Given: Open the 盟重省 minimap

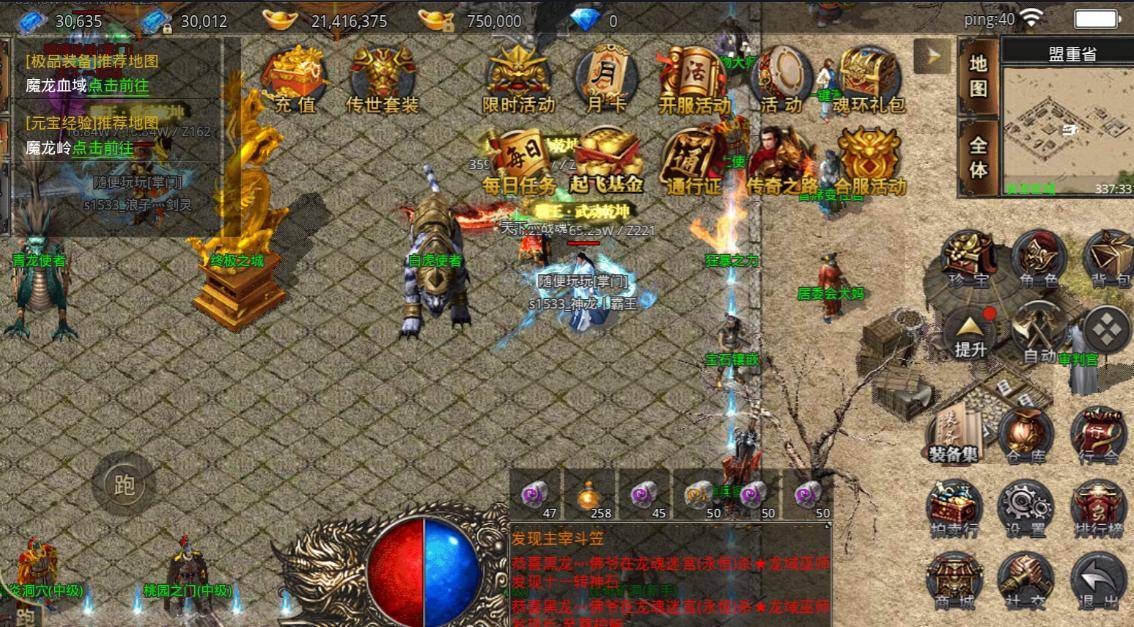Looking at the screenshot, I should [1068, 129].
